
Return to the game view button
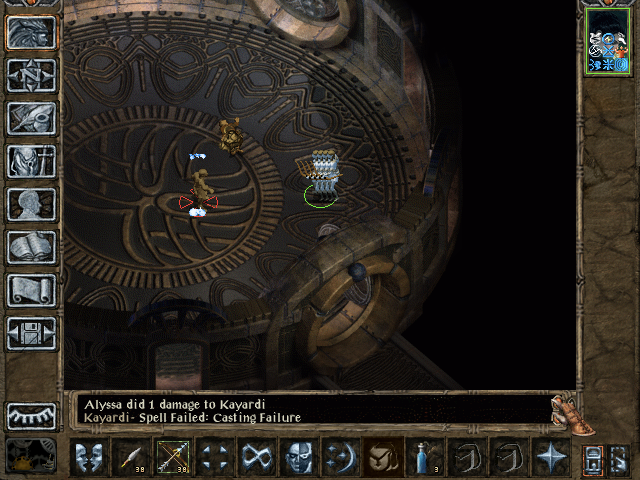[x=32, y=32]
